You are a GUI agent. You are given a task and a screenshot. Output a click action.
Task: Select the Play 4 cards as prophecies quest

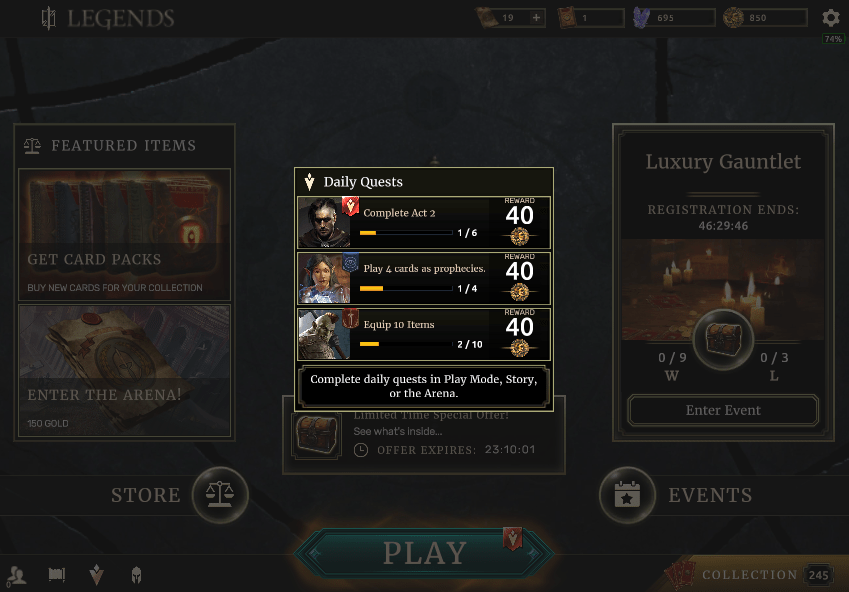coord(424,278)
